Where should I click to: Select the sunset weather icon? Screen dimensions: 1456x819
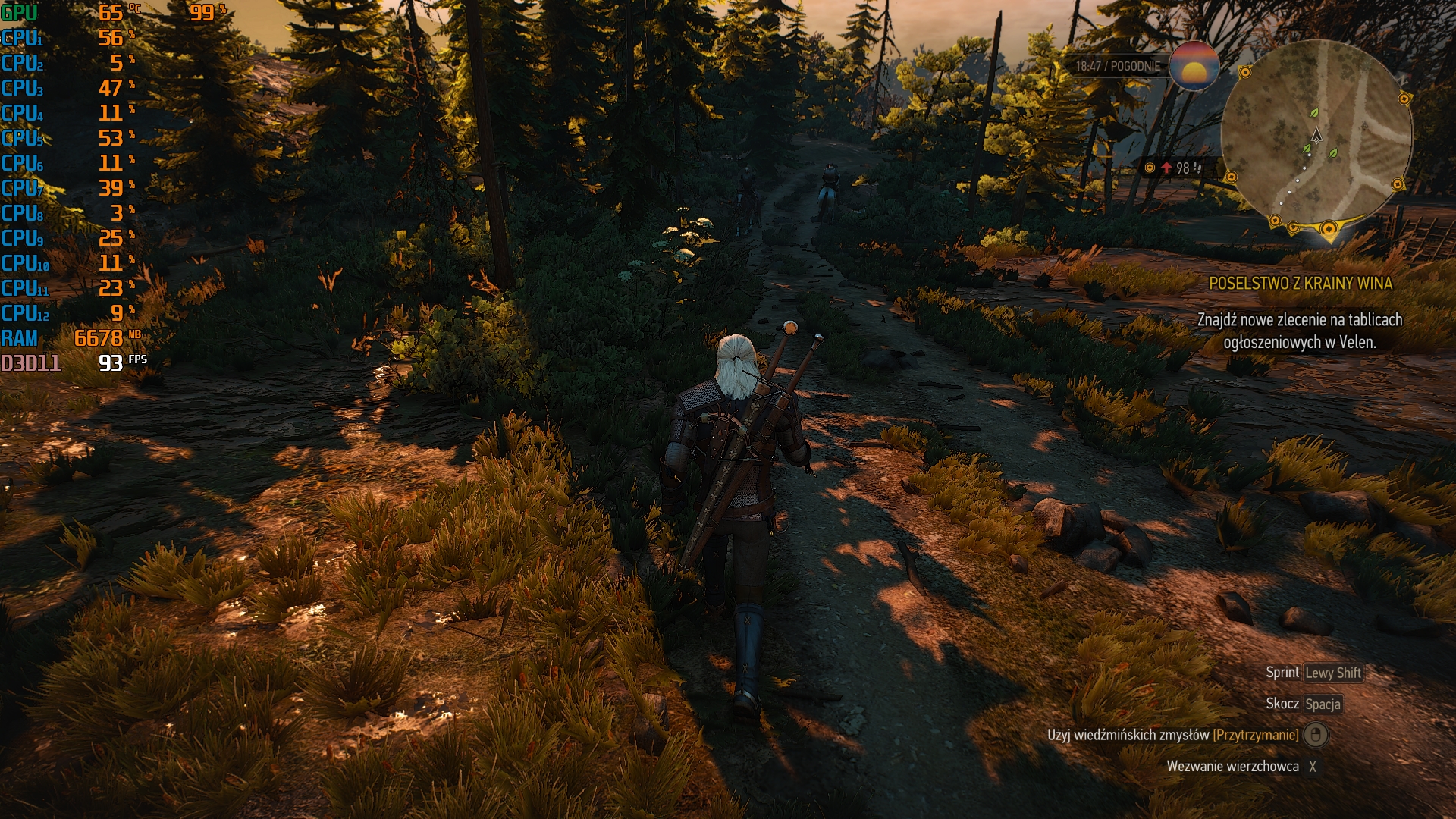[x=1194, y=67]
